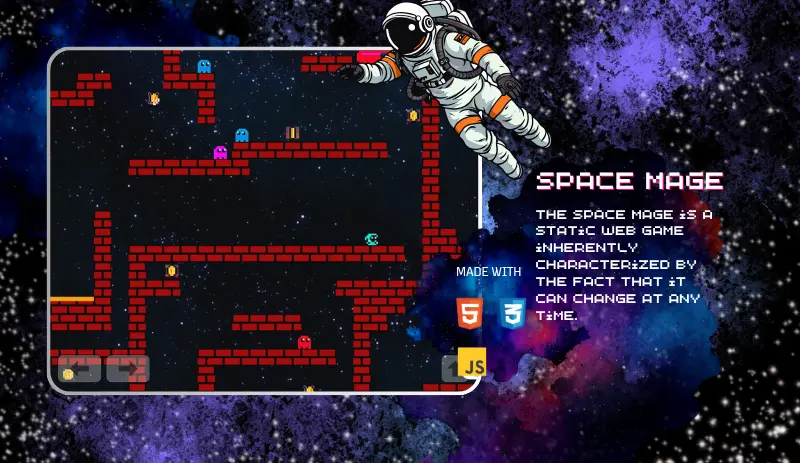Viewport: 800px width, 463px height.
Task: Tap the right arrow move button
Action: (128, 369)
